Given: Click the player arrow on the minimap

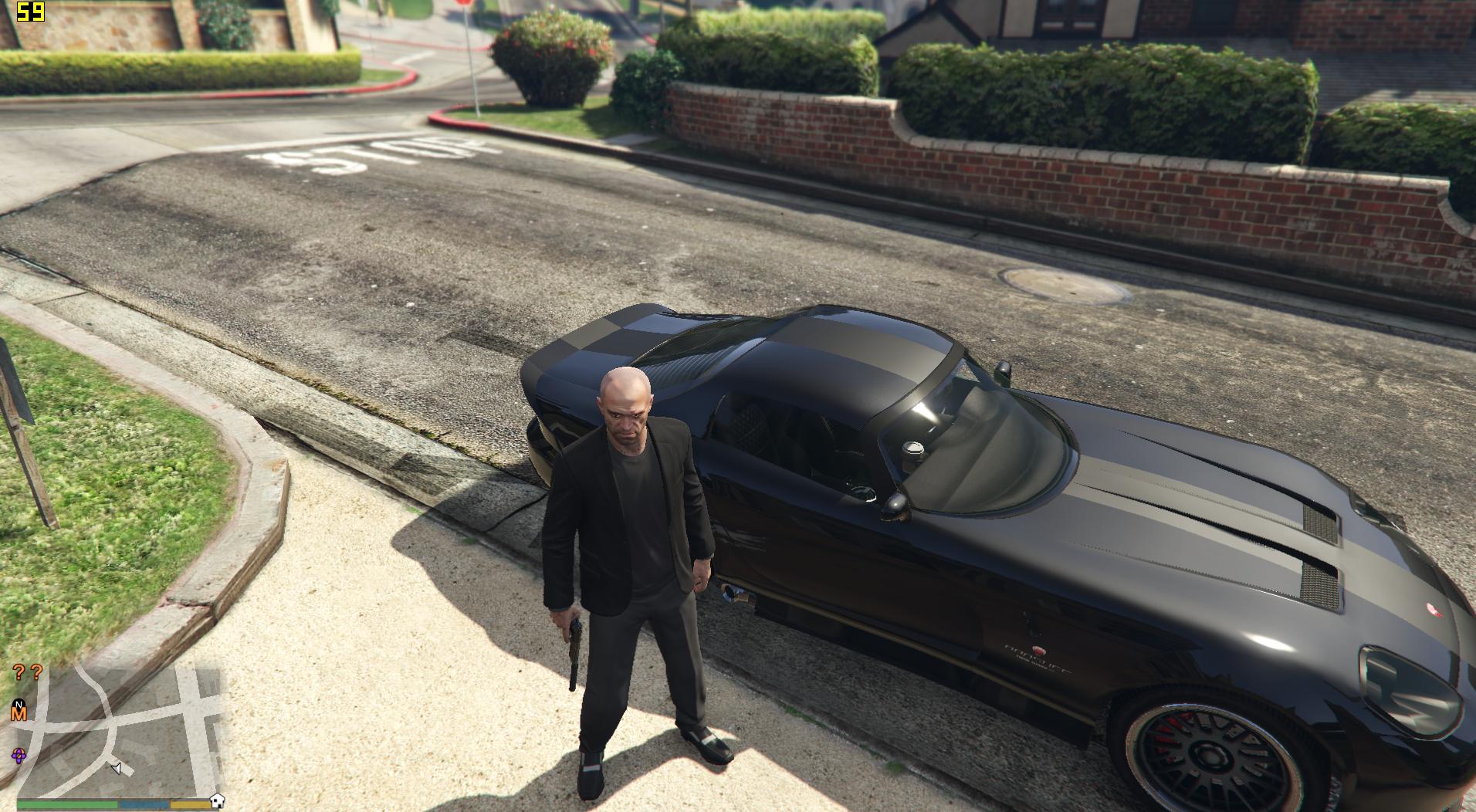Looking at the screenshot, I should [x=116, y=770].
